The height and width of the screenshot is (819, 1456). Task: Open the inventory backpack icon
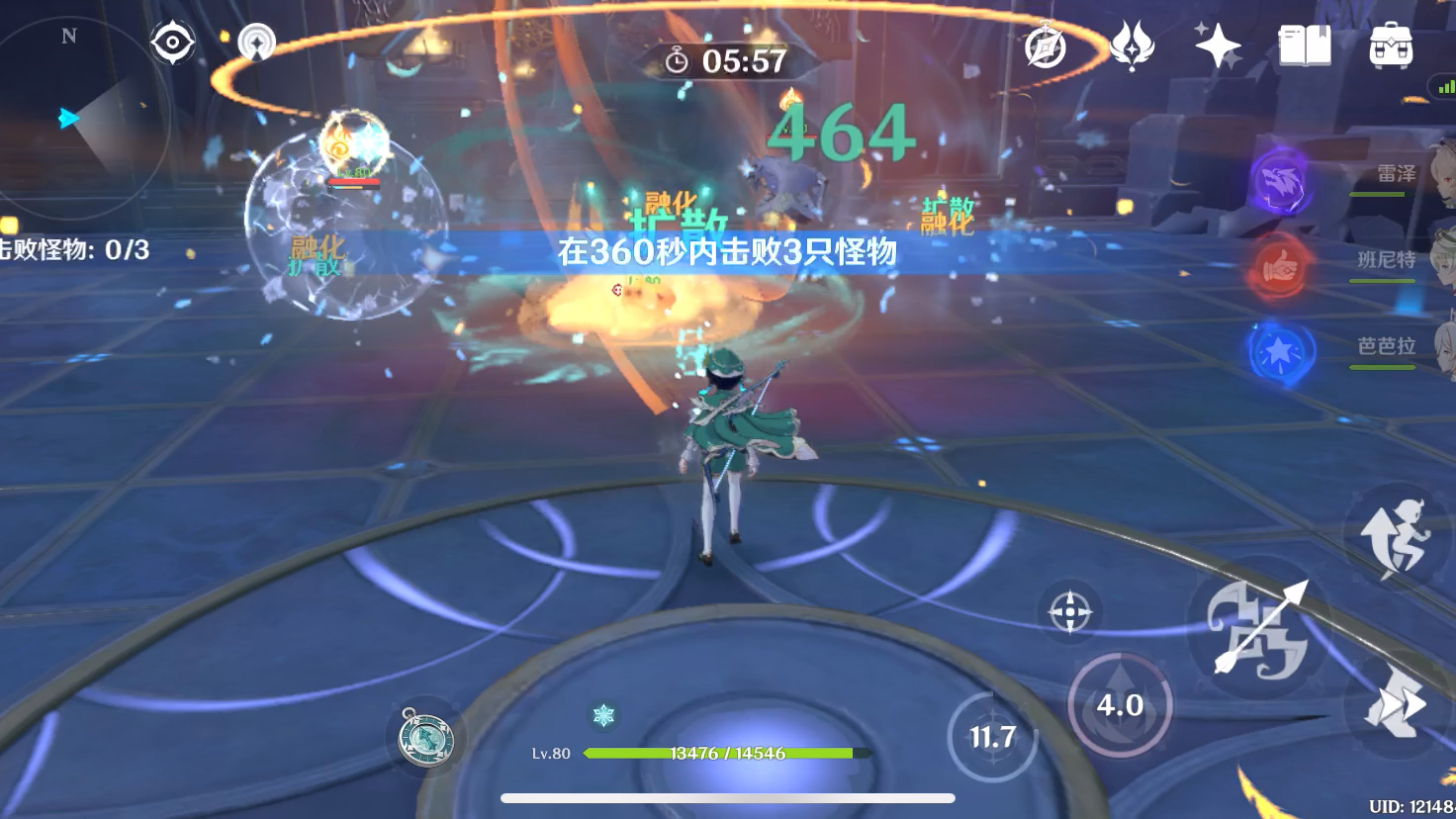tap(1390, 44)
